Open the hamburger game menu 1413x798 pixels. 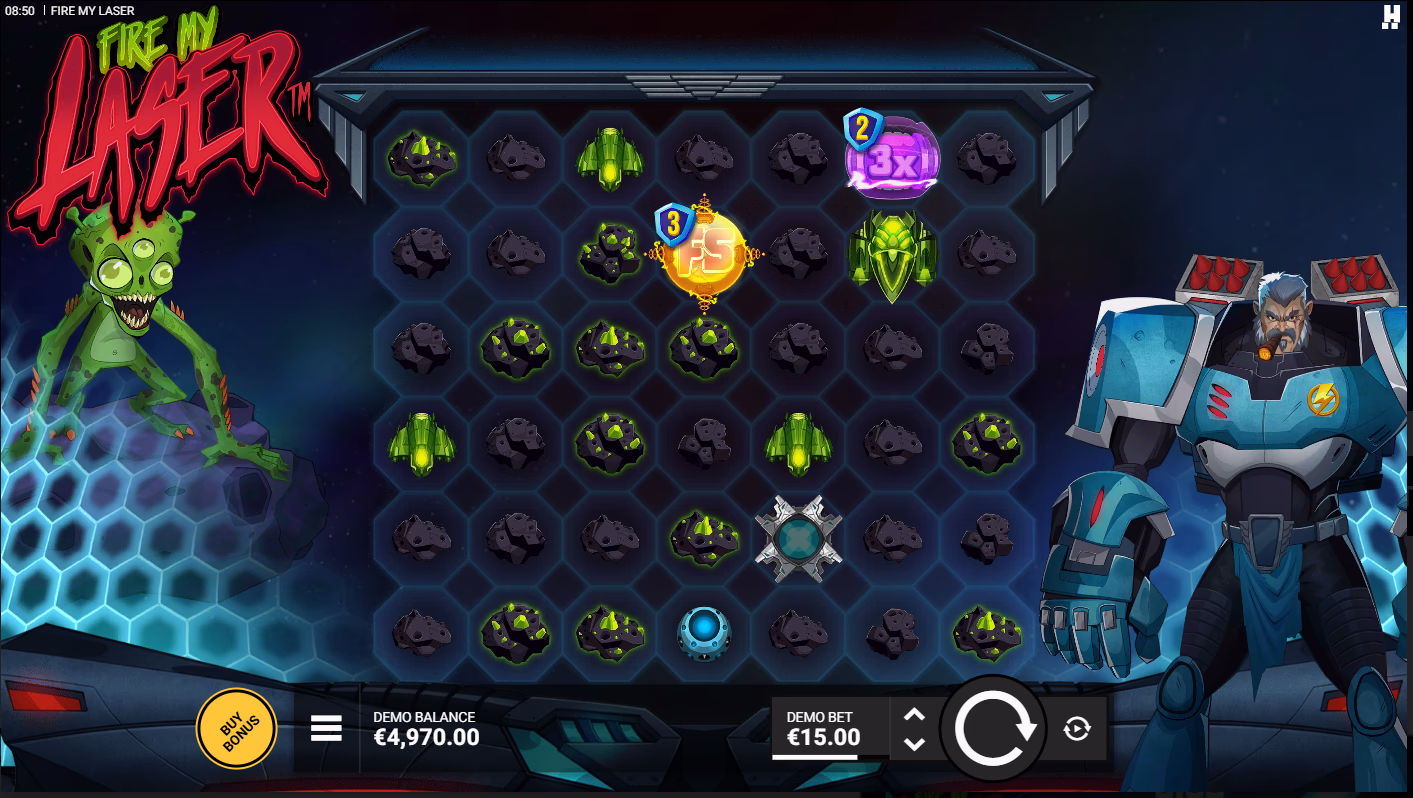326,728
